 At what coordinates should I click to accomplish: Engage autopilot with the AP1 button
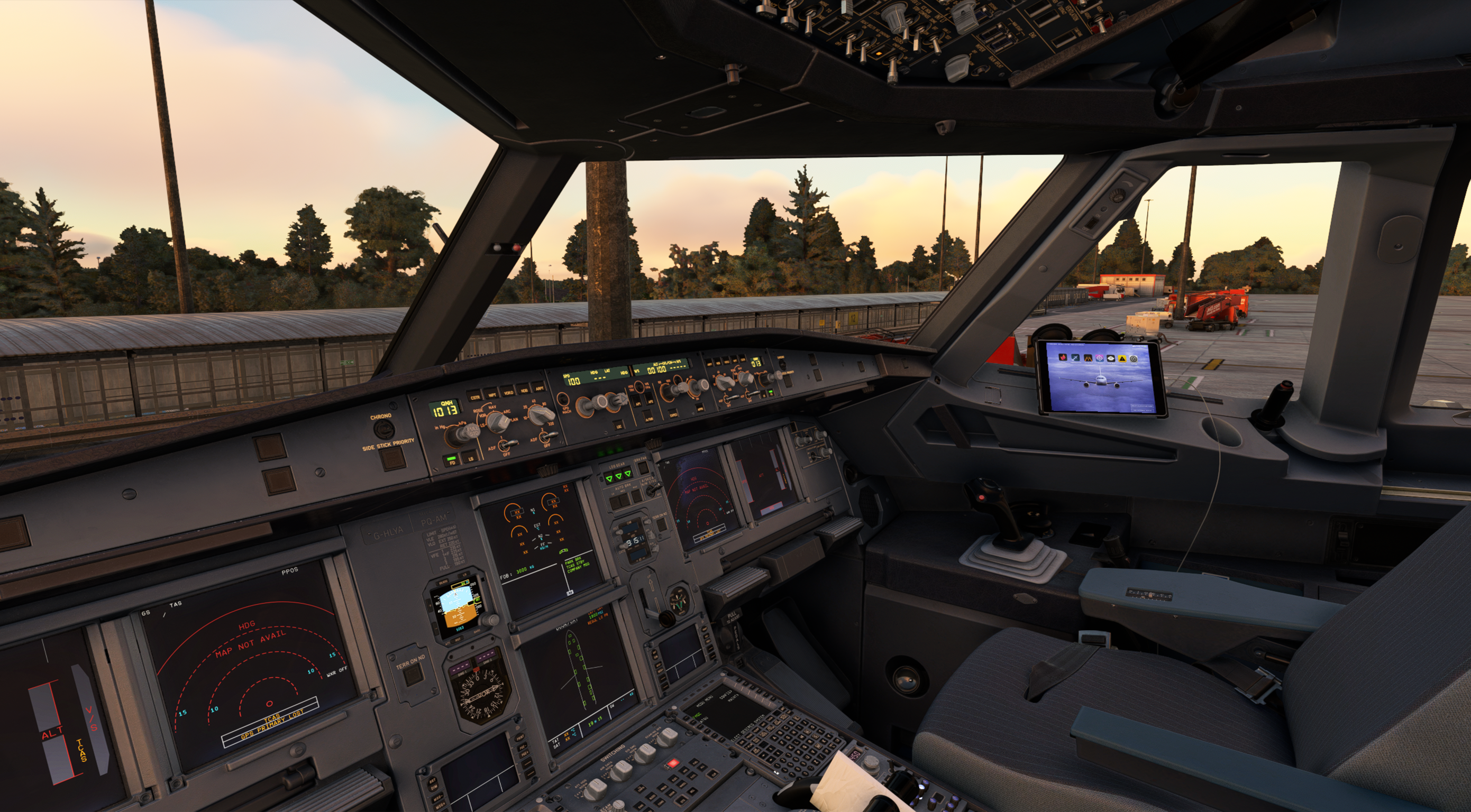[x=638, y=401]
